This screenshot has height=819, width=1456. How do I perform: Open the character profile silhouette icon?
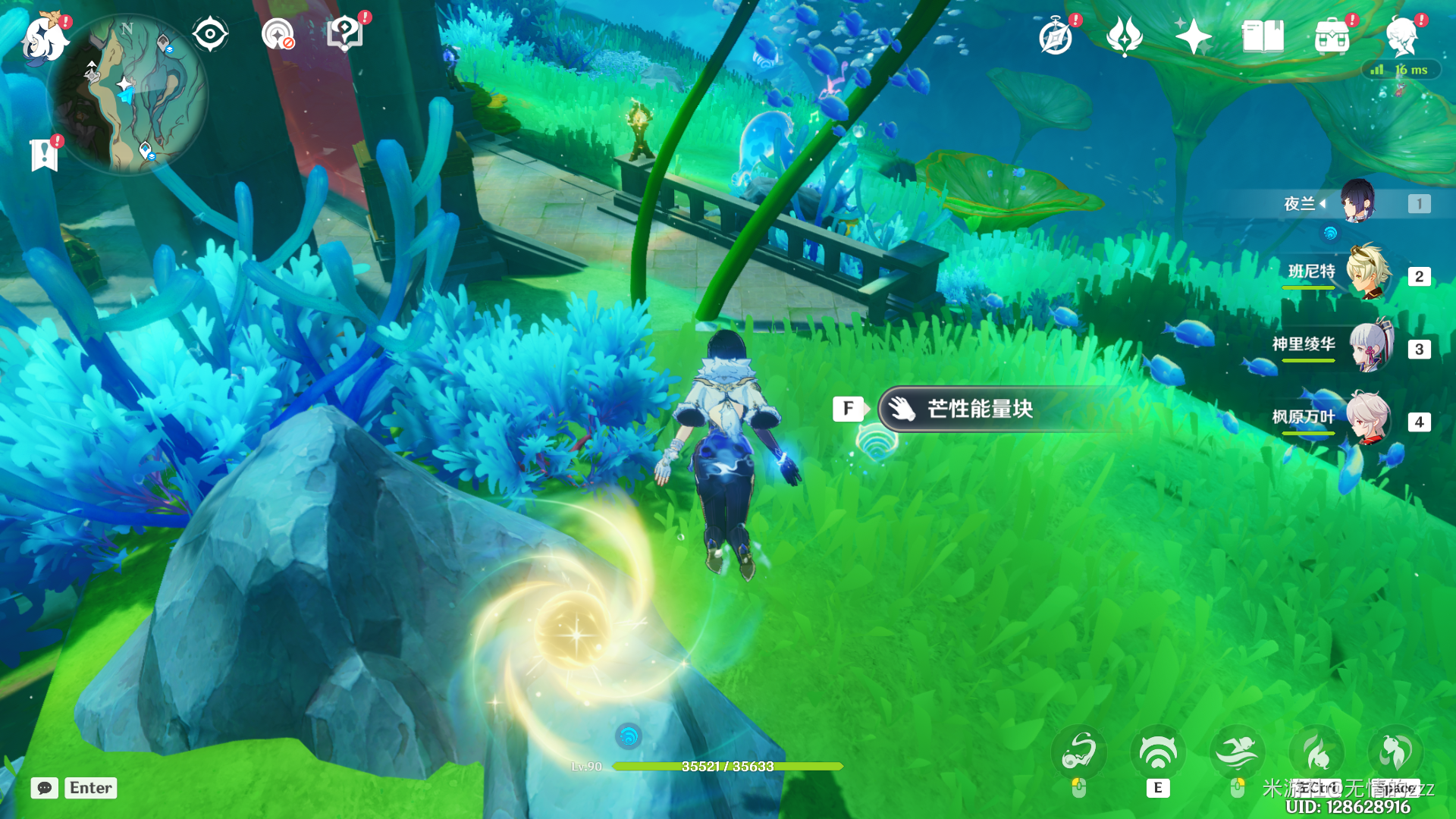pos(1401,36)
